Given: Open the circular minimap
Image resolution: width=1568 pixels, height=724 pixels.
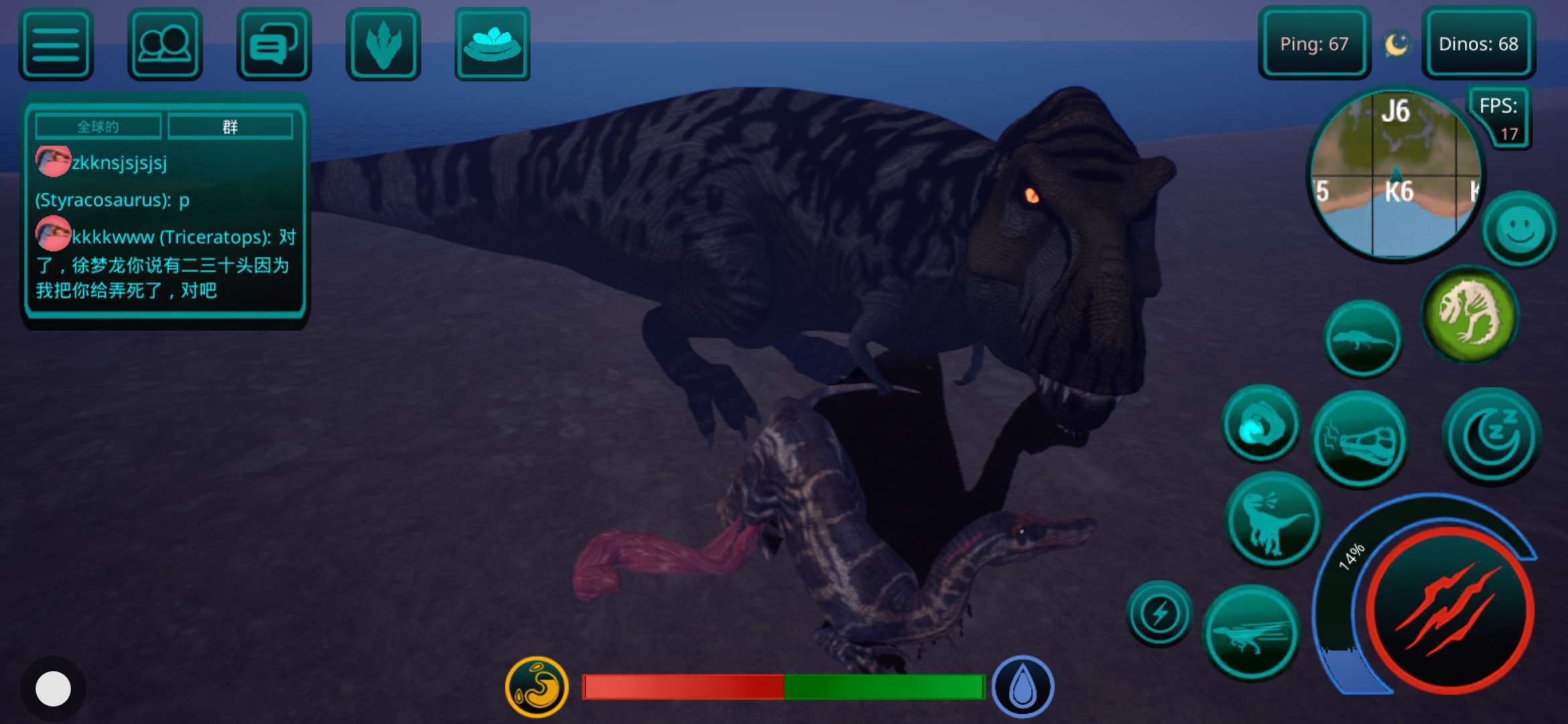Looking at the screenshot, I should click(1396, 174).
